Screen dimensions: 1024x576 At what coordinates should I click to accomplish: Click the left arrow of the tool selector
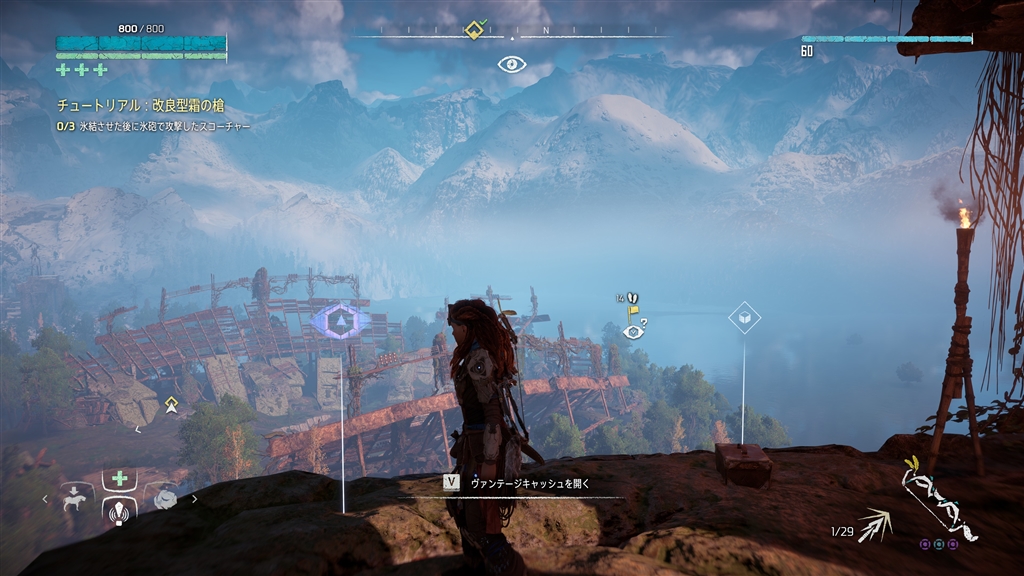tap(44, 497)
